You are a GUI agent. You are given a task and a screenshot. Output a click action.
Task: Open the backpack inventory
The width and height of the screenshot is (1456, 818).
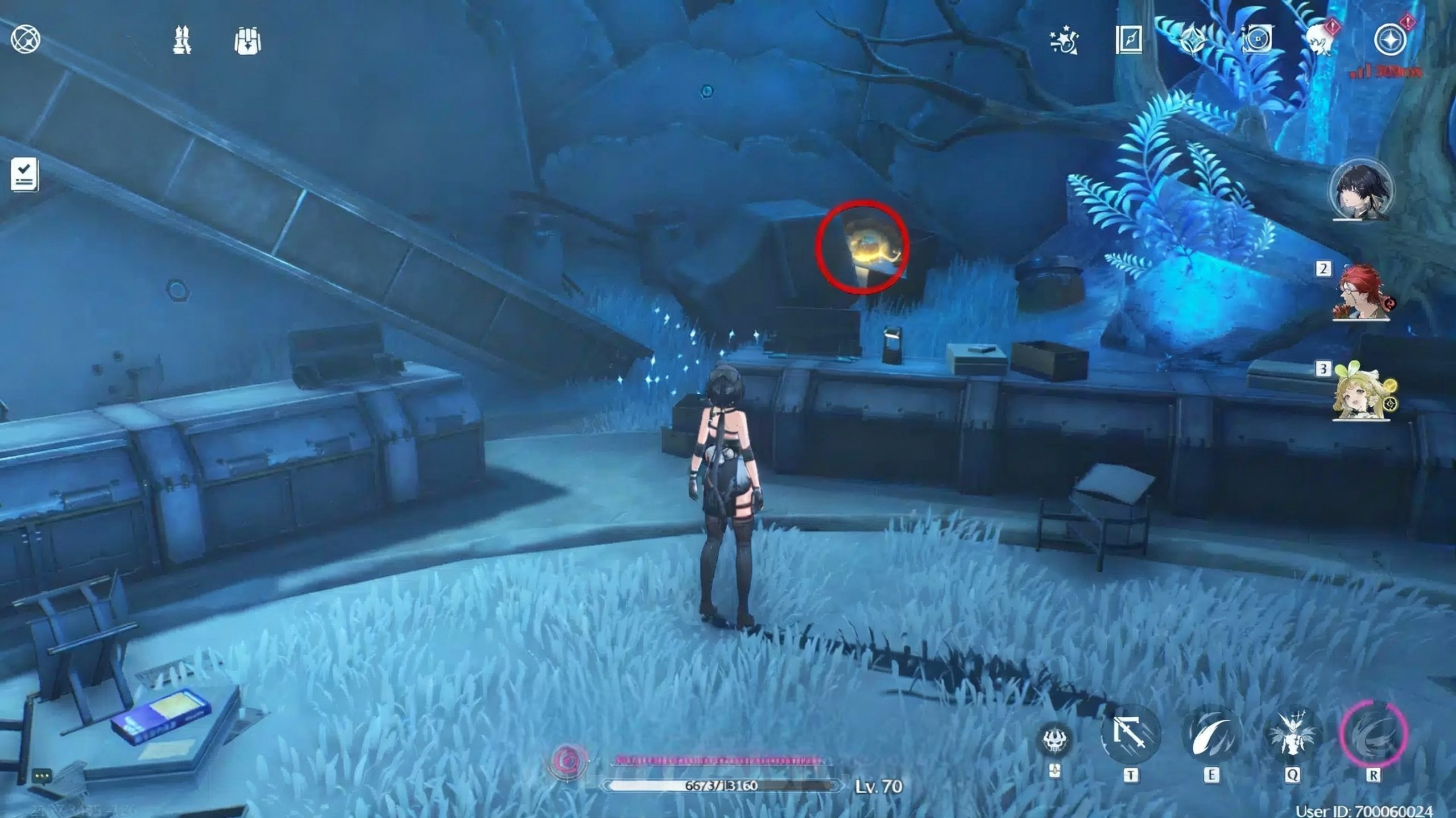click(x=247, y=41)
